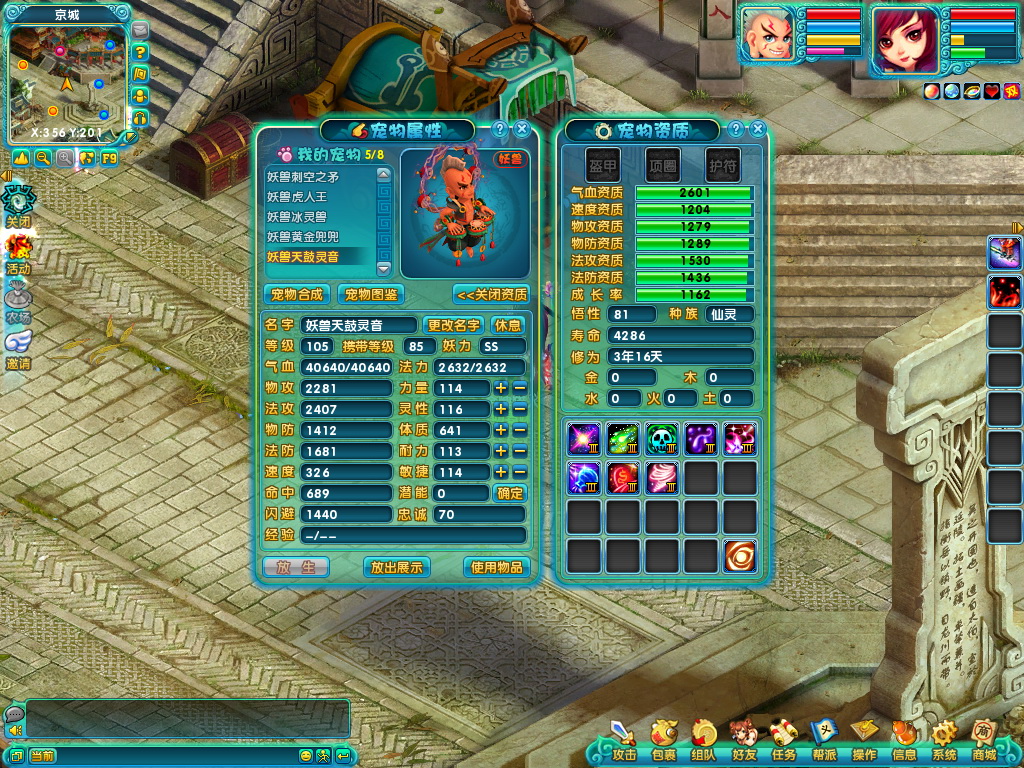Confirm the potential points with 确定
Screen dimensions: 1024x768
pos(509,493)
